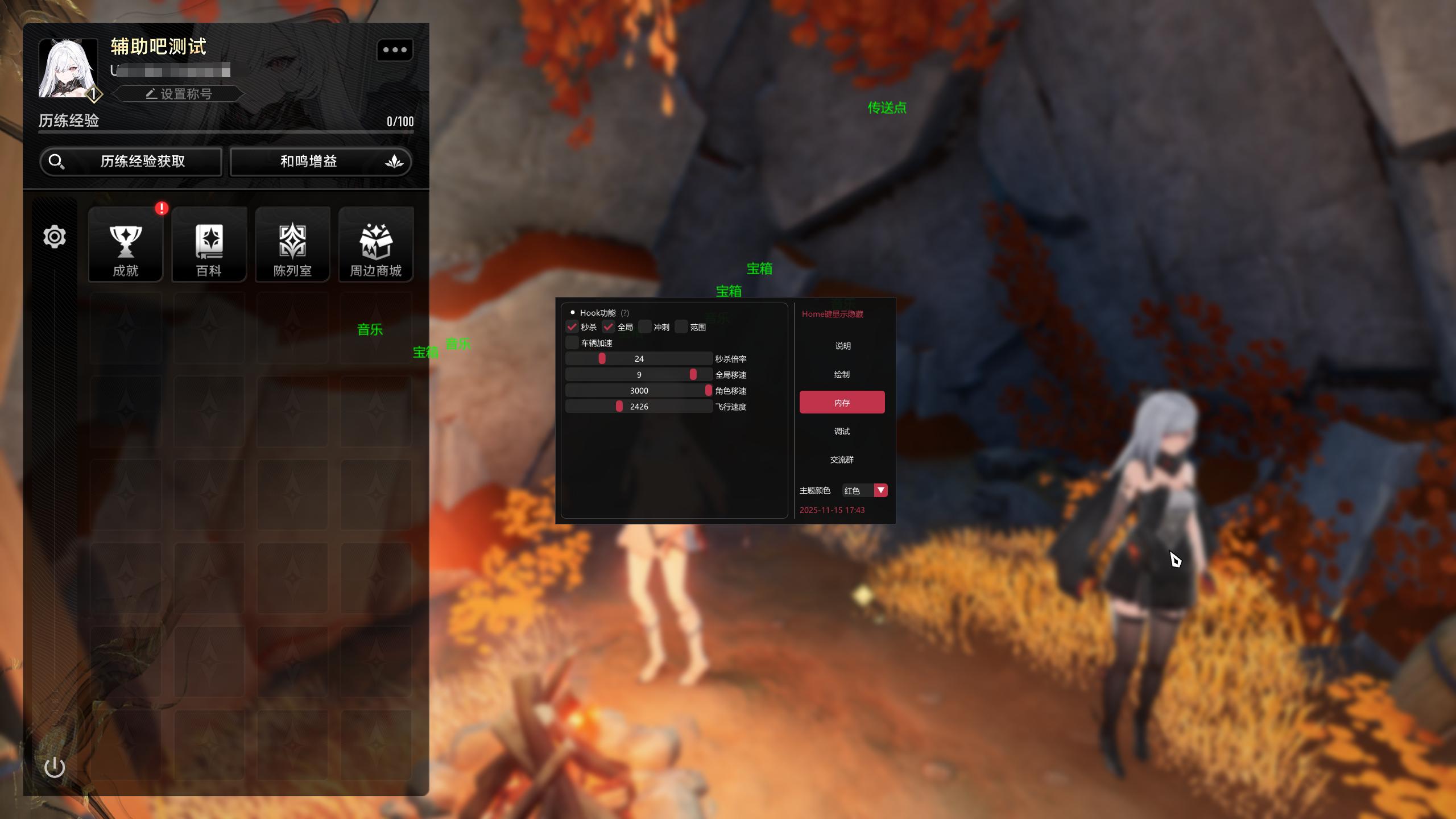Switch to the 调试 tab
This screenshot has height=819, width=1456.
click(842, 431)
